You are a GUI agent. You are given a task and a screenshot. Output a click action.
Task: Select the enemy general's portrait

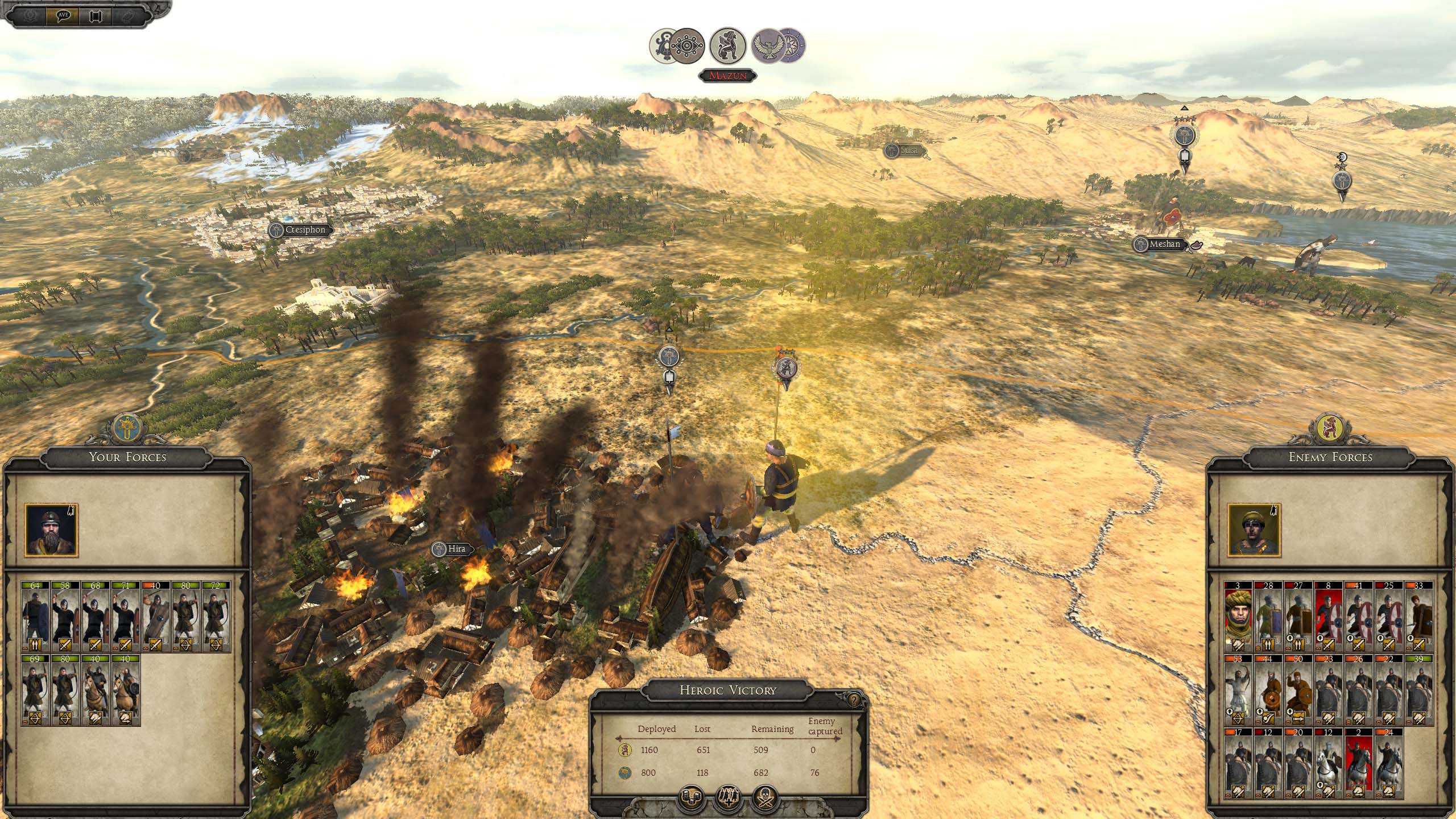click(1254, 530)
